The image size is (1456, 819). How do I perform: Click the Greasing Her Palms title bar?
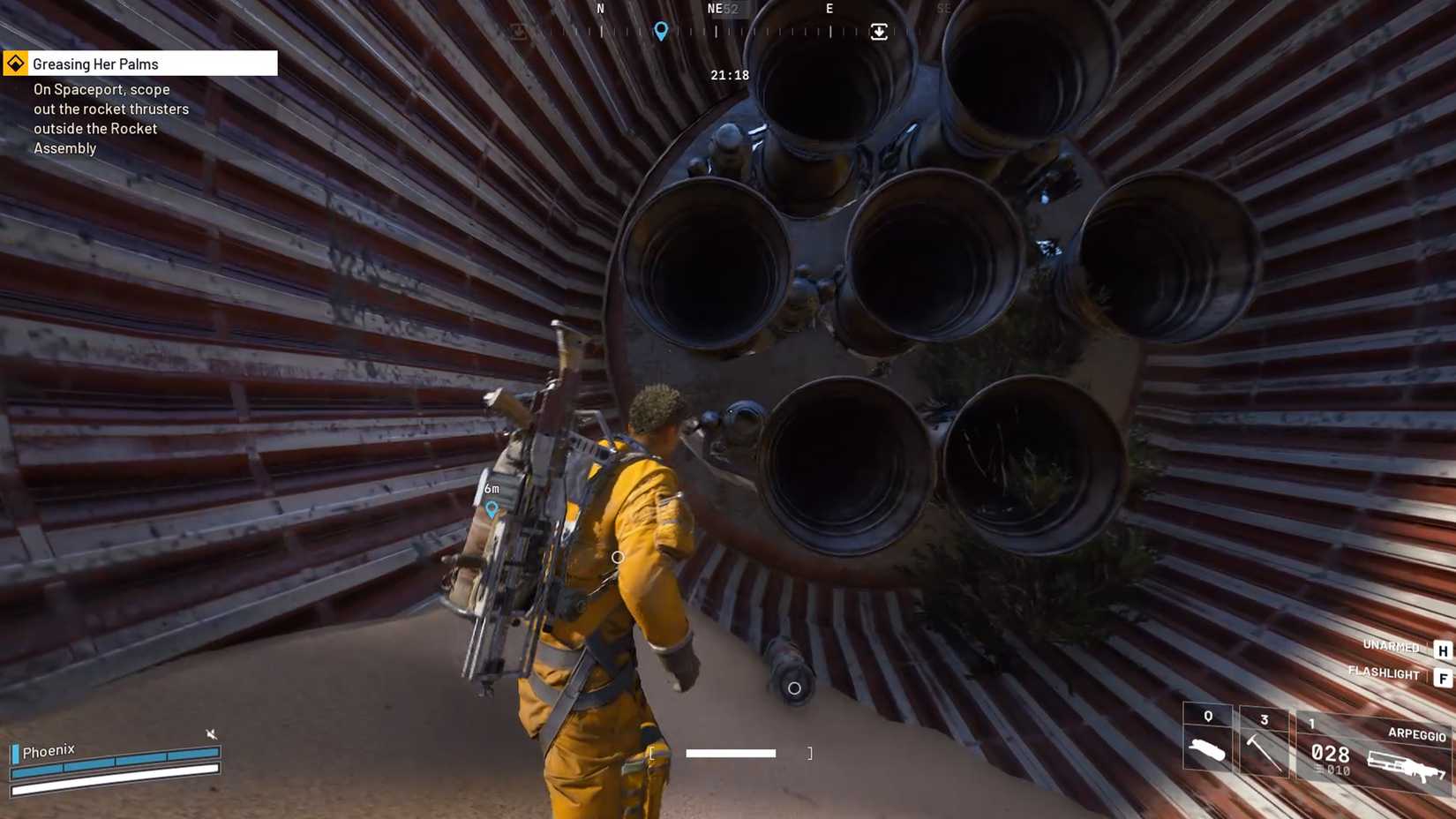tap(132, 63)
